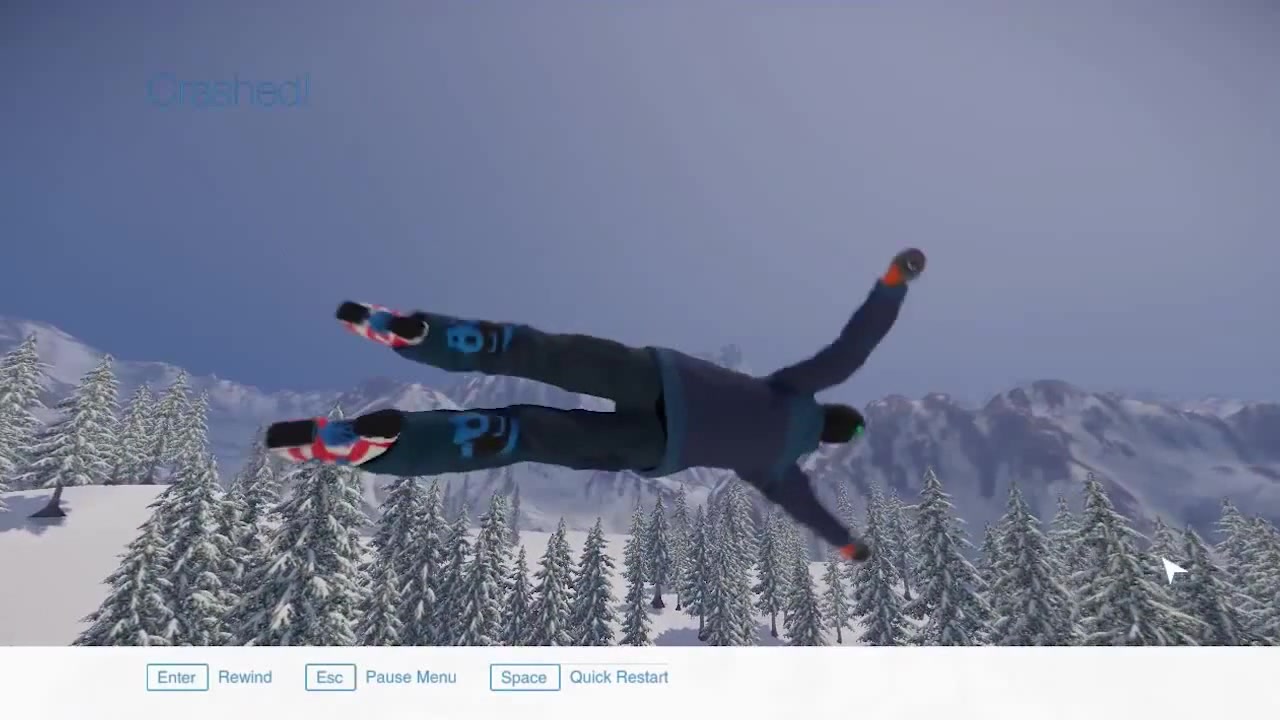Click the Esc key icon
Screen dimensions: 1280x720
tap(329, 677)
